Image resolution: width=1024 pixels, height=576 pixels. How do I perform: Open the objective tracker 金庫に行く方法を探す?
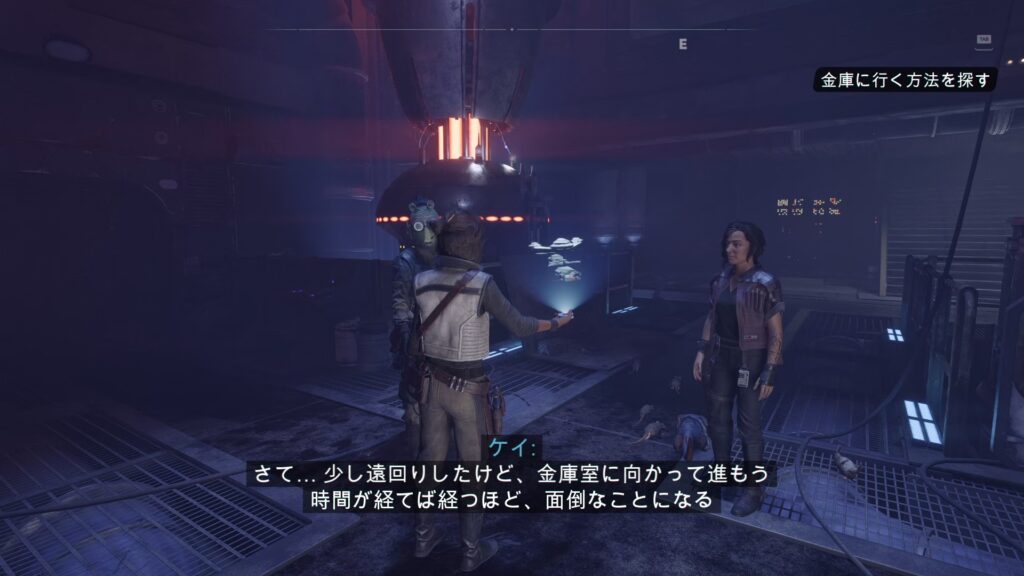click(905, 81)
